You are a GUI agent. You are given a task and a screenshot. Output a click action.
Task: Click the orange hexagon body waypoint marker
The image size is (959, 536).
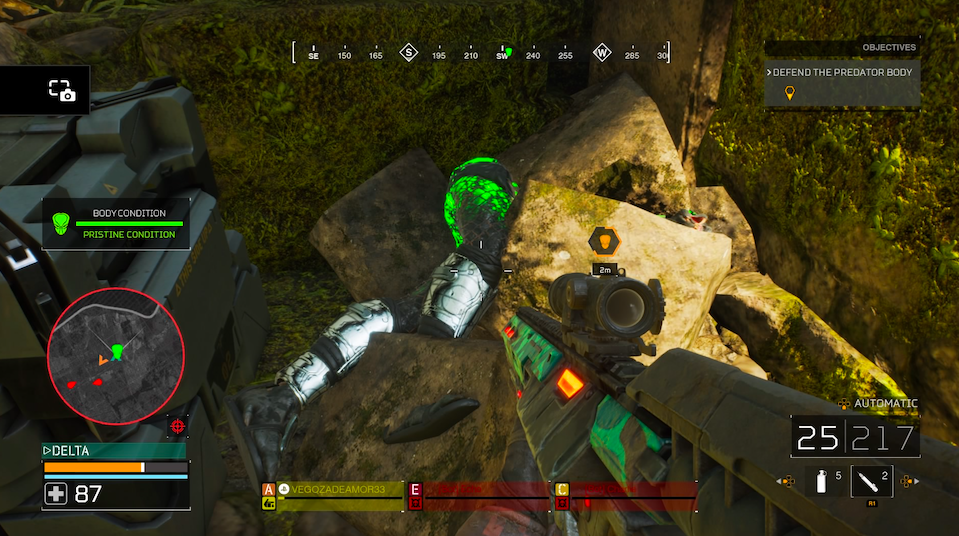[604, 240]
